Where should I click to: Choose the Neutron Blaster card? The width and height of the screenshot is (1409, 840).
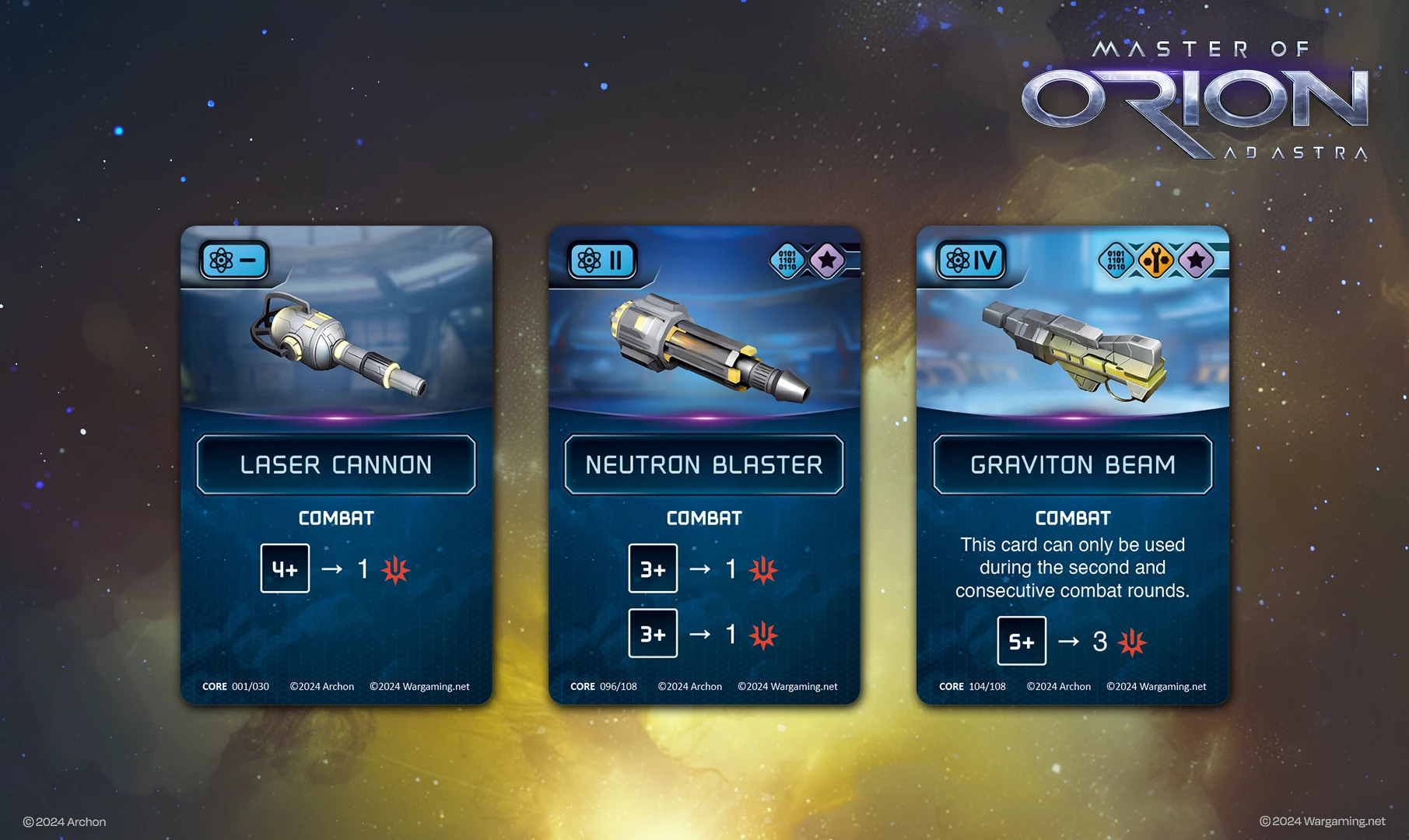click(x=704, y=465)
